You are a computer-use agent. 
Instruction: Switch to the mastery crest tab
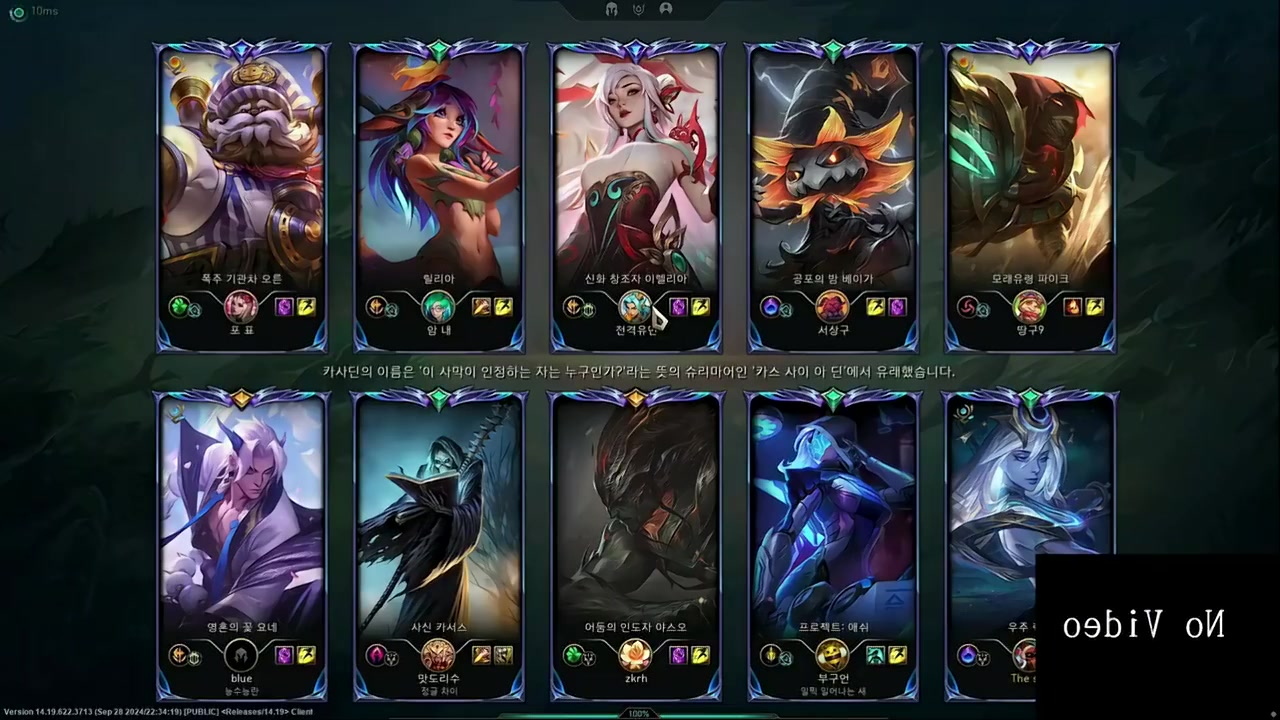639,9
